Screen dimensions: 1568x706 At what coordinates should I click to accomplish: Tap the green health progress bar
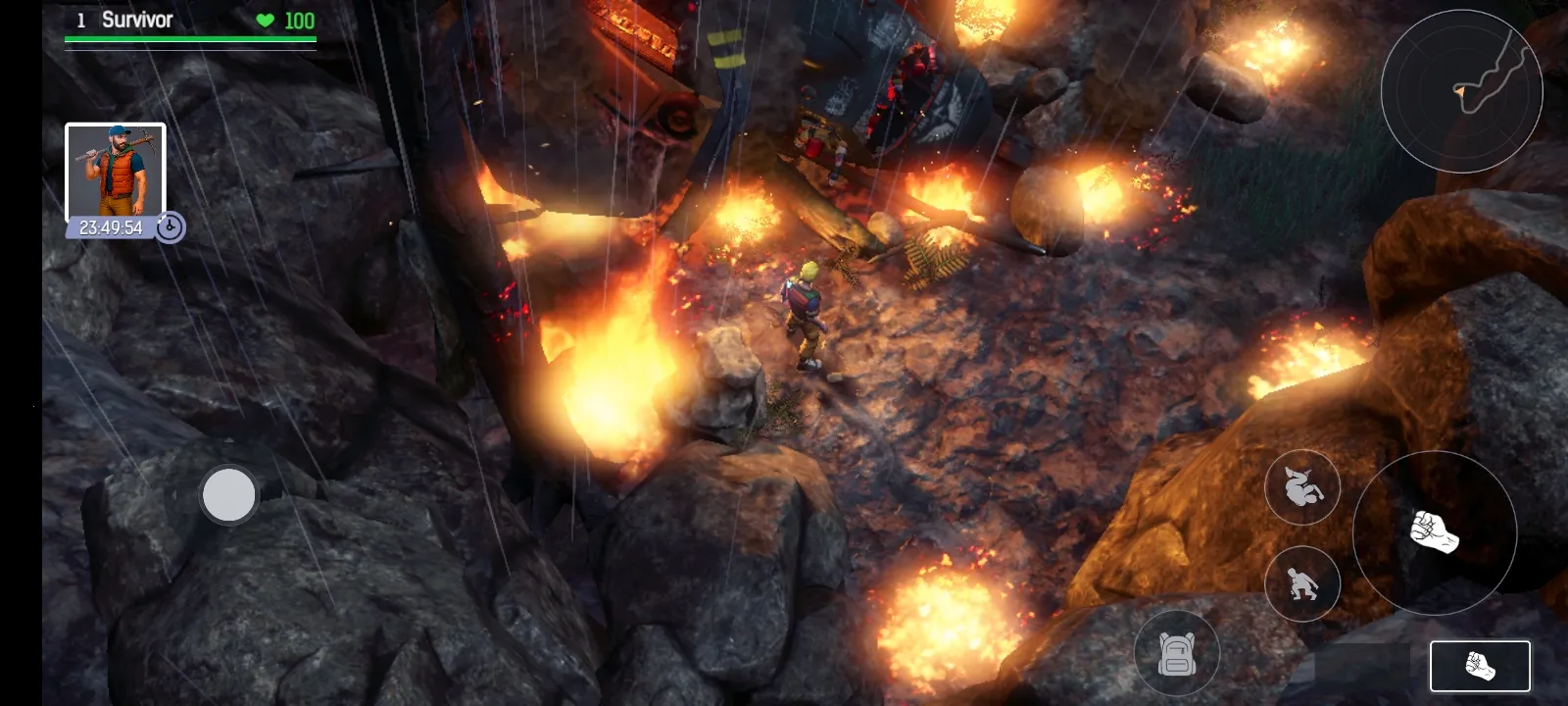click(189, 39)
